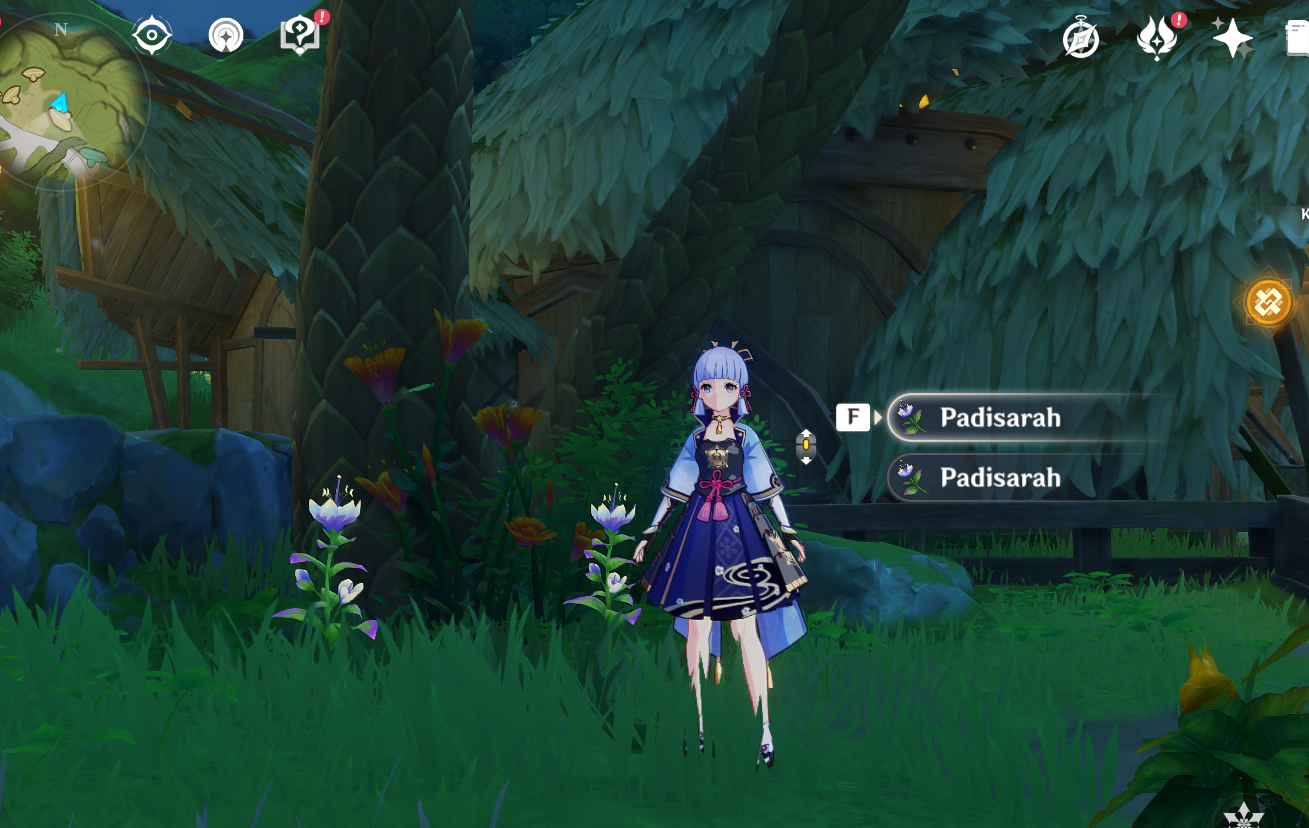Click the compass N marker on the minimap
The width and height of the screenshot is (1309, 828).
(x=62, y=30)
